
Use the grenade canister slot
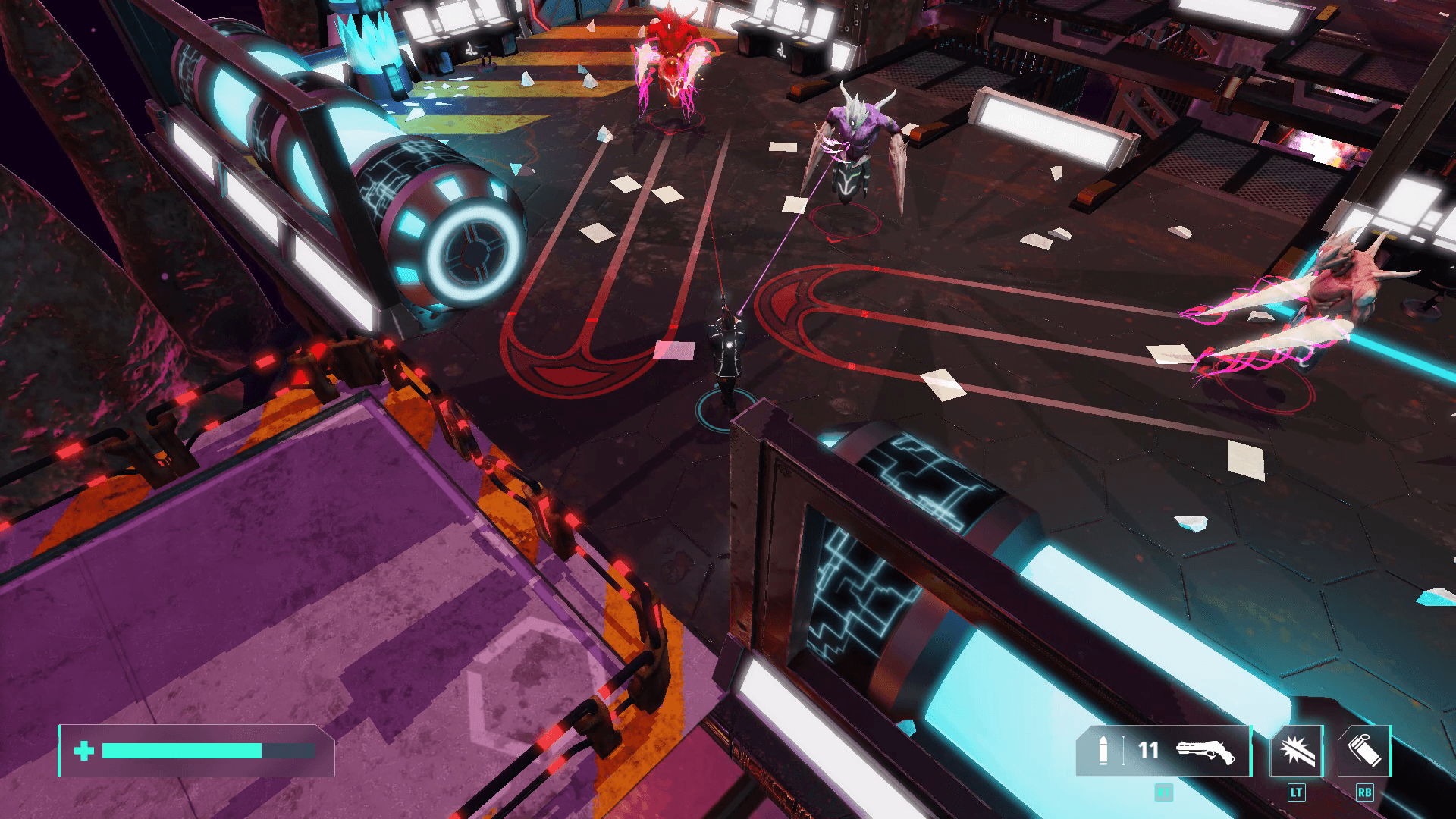[1363, 751]
